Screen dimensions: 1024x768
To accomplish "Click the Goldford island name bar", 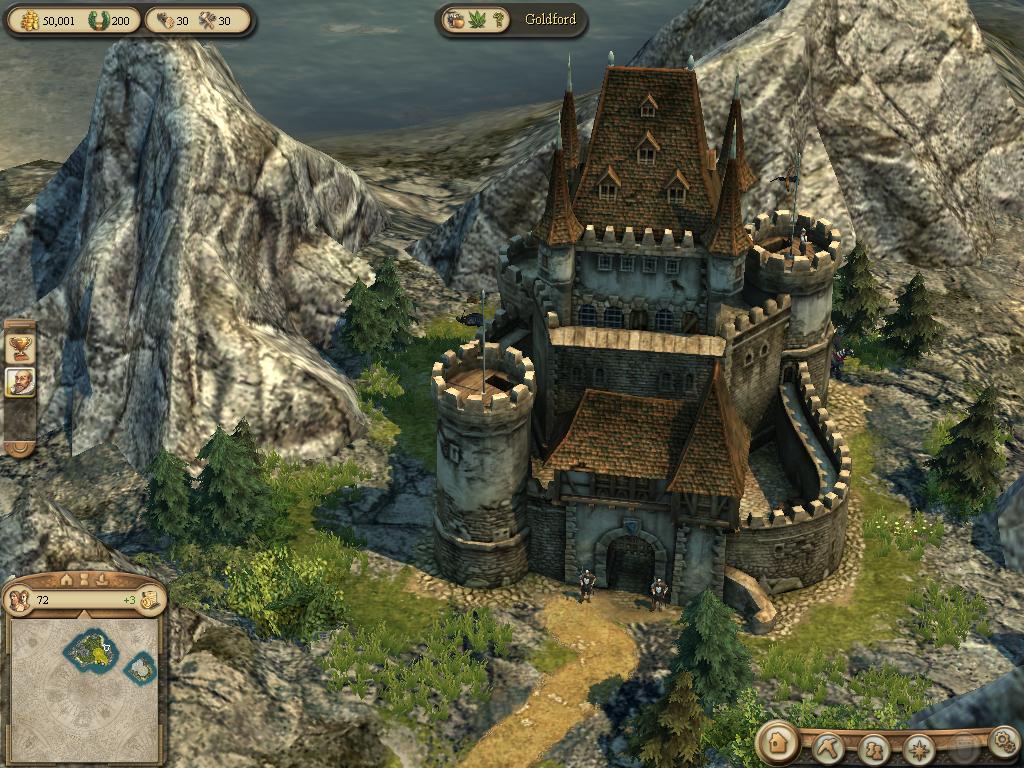I will (x=551, y=19).
